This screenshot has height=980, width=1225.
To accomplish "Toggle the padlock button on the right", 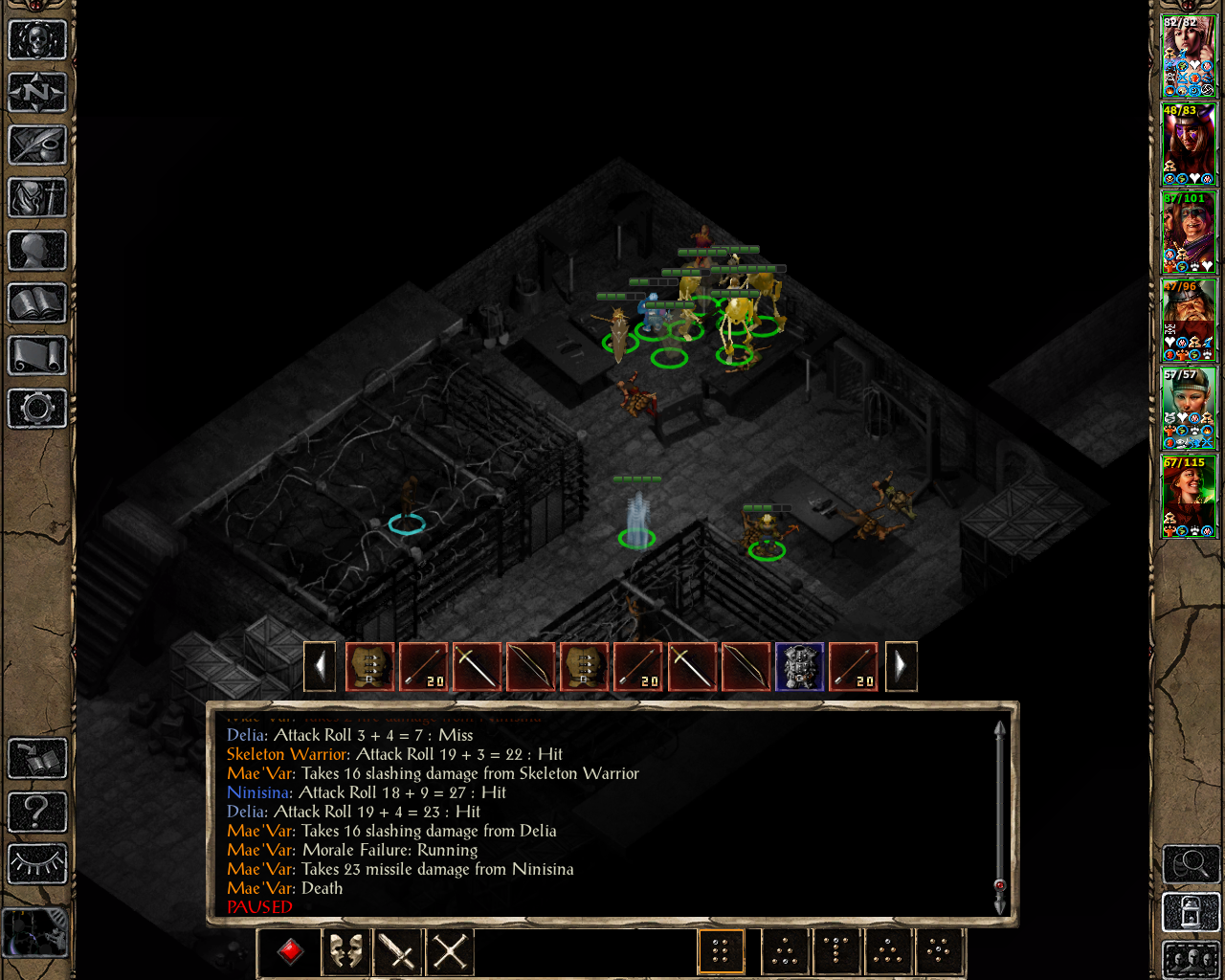I will [x=1191, y=912].
